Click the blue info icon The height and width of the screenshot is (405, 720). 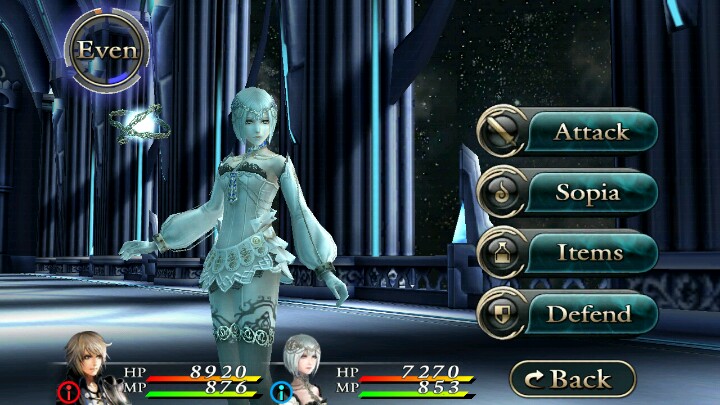tap(280, 390)
